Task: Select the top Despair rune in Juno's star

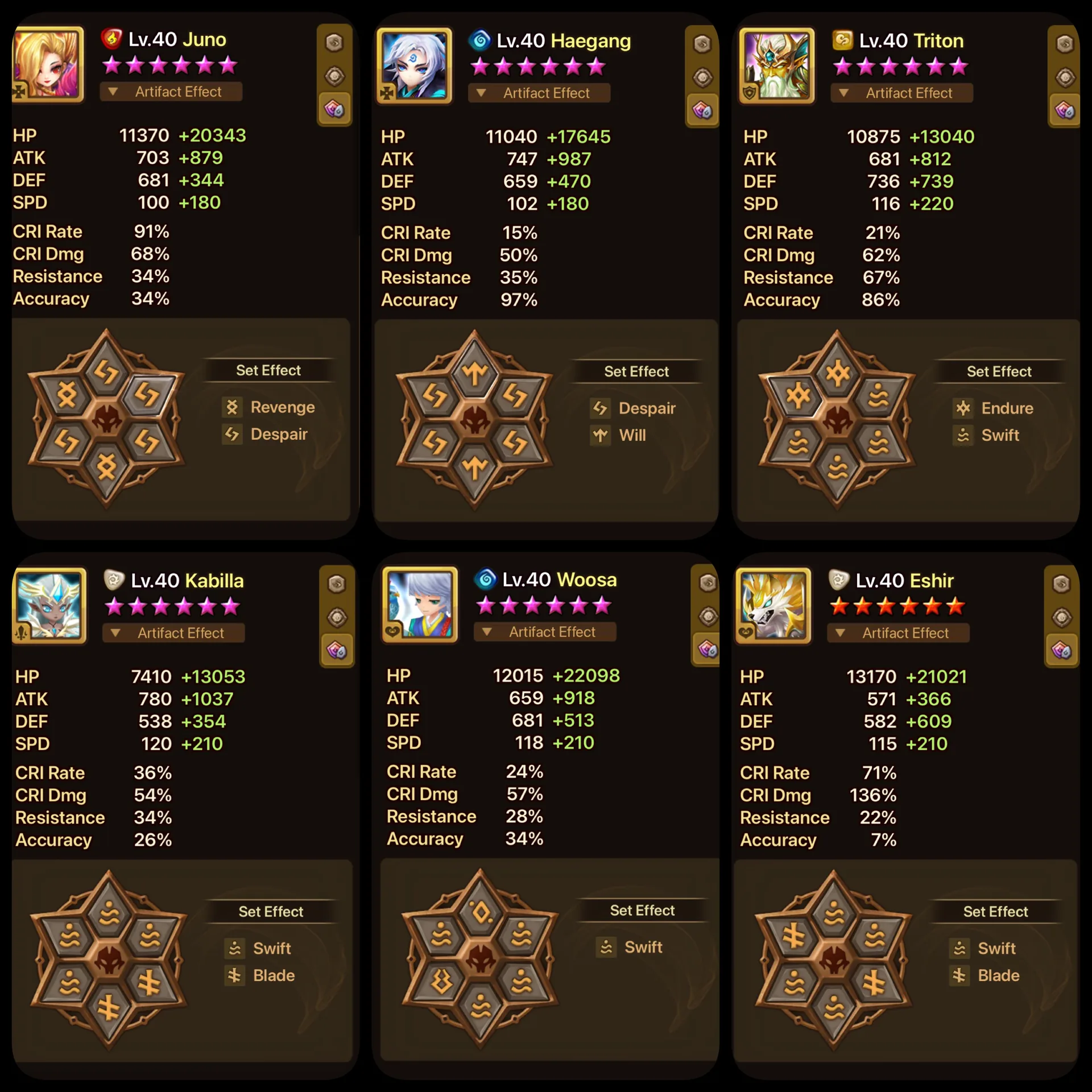Action: [106, 373]
